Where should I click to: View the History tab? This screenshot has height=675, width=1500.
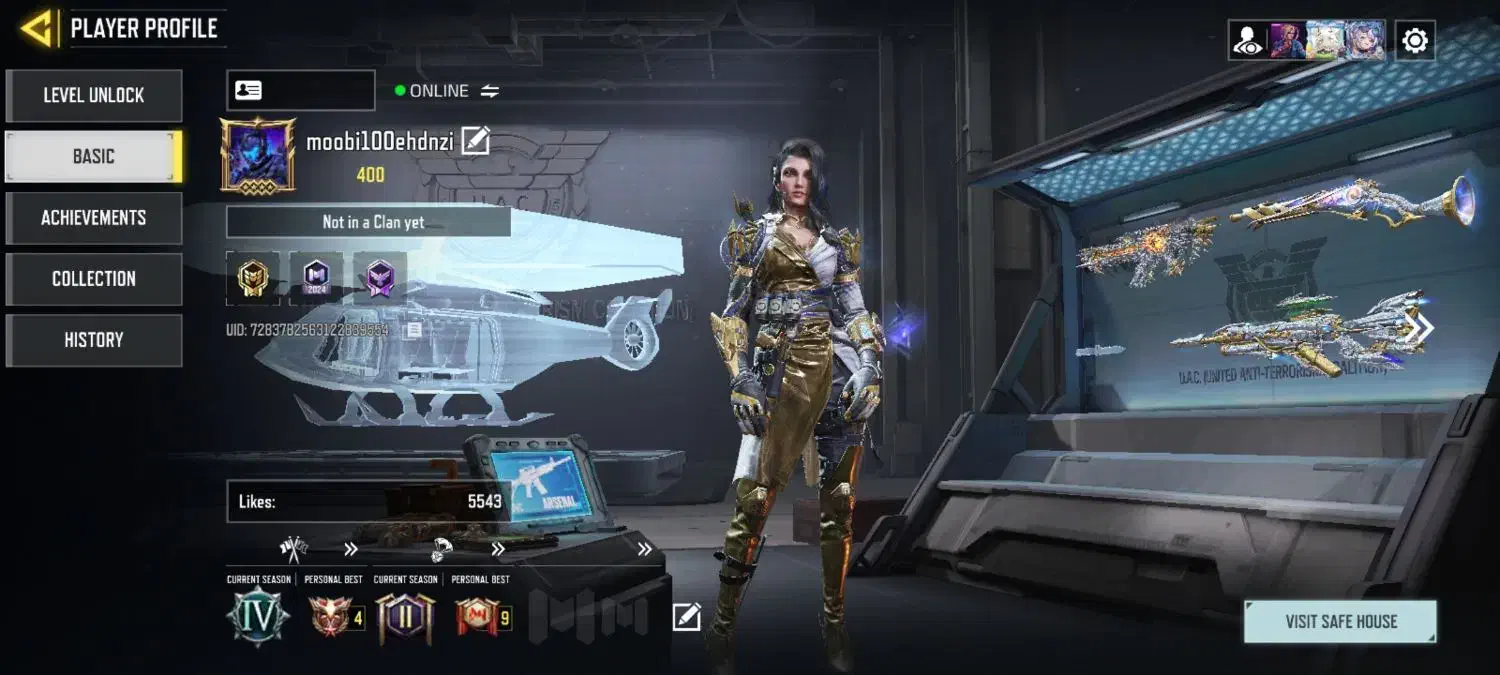94,340
